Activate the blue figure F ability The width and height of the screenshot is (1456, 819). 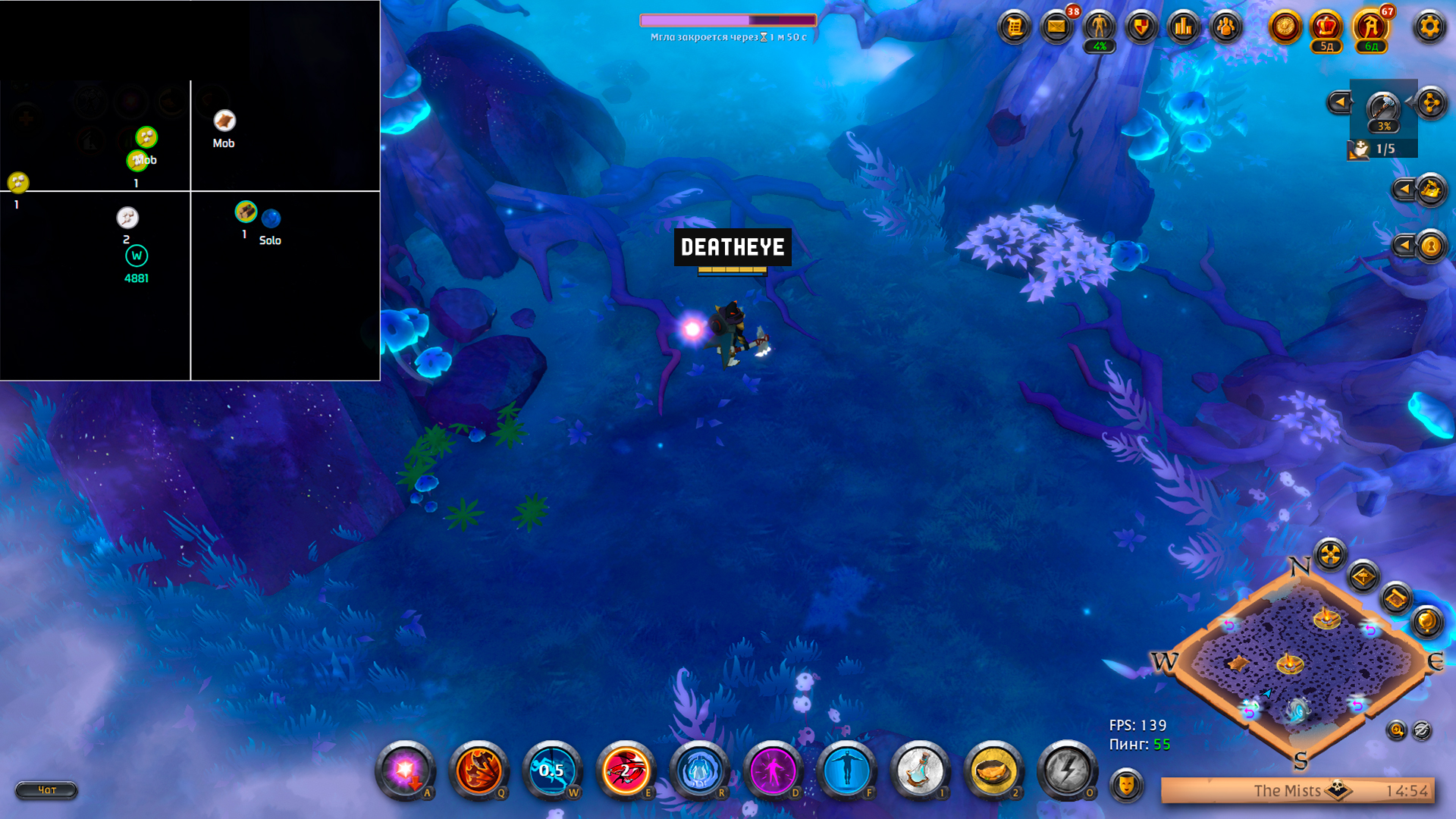pos(846,771)
